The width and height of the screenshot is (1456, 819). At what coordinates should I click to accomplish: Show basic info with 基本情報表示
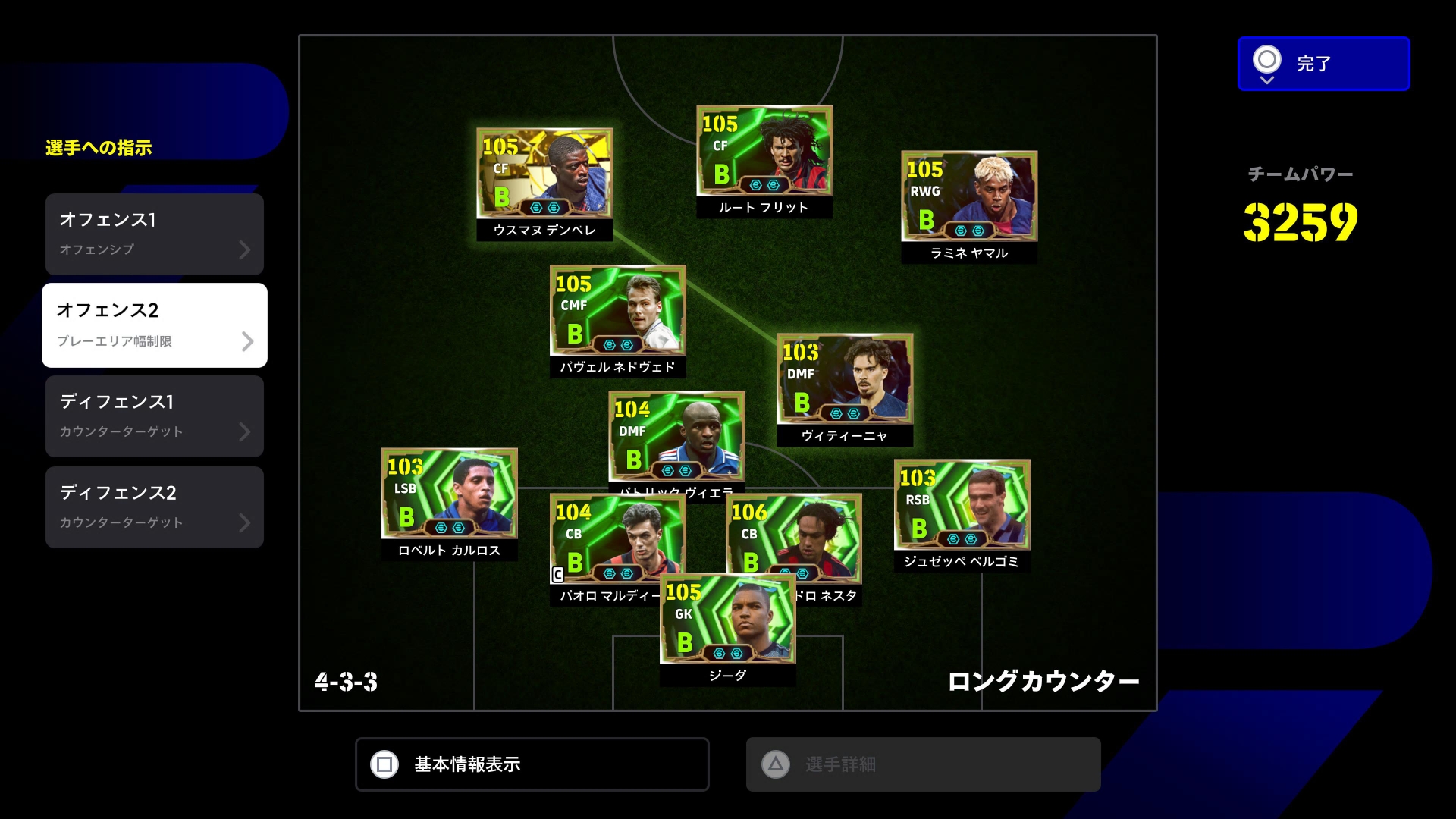(x=532, y=764)
